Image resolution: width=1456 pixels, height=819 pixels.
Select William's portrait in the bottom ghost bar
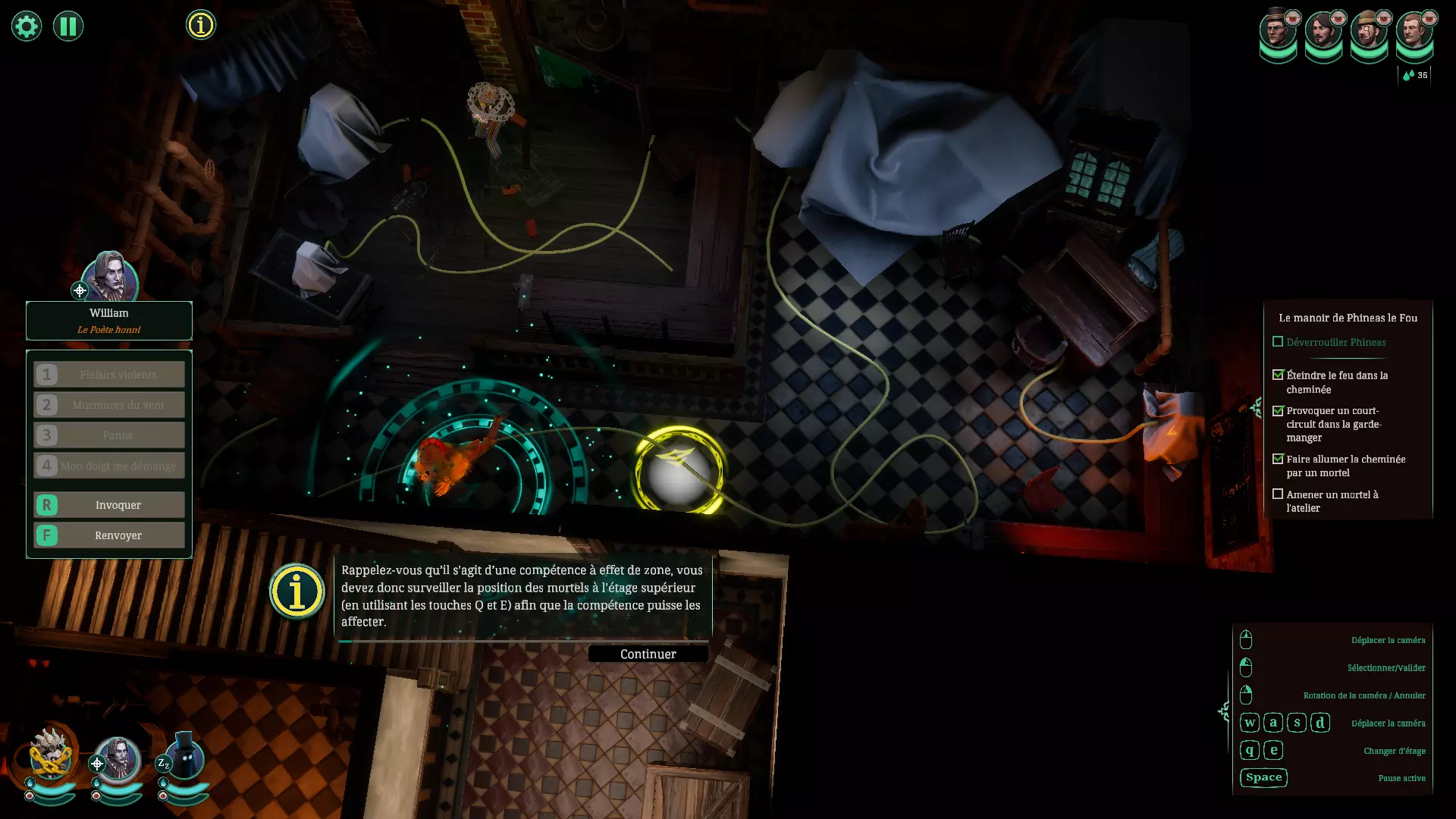click(118, 758)
